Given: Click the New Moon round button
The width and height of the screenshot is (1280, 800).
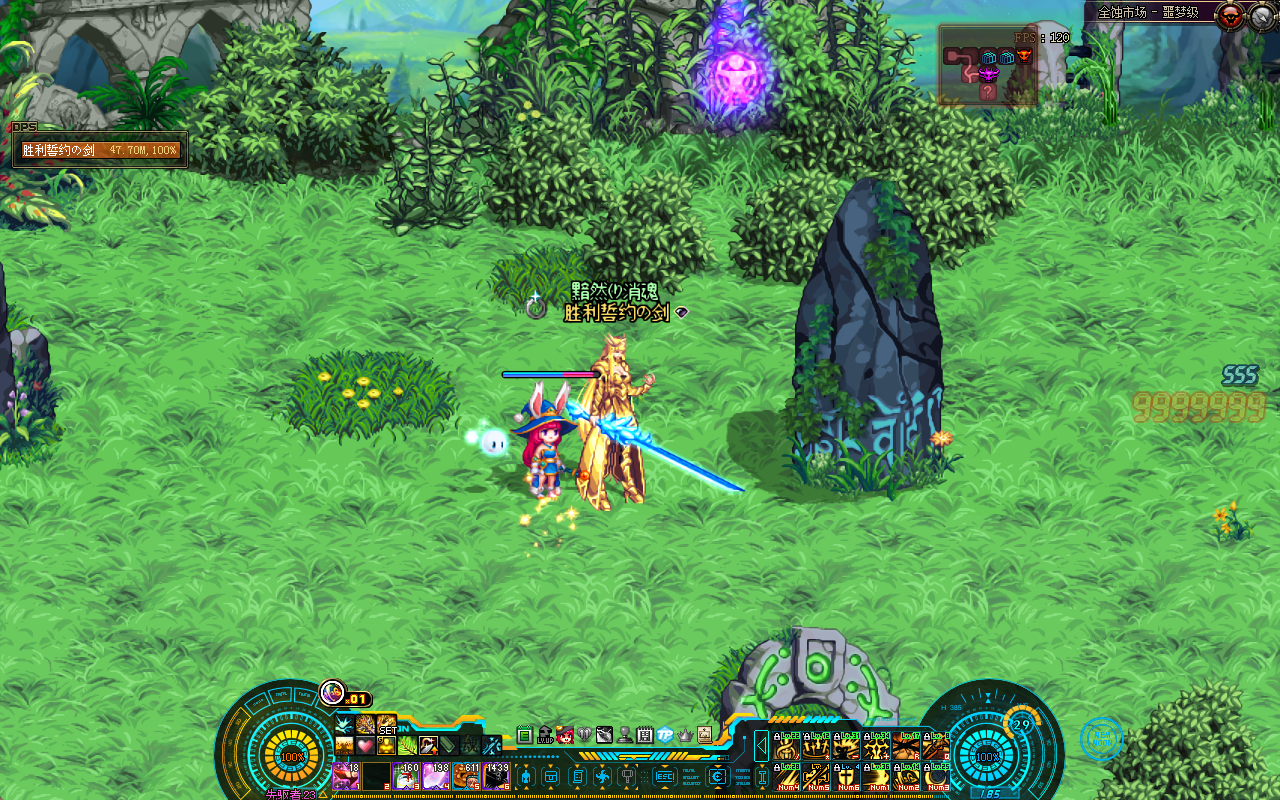Looking at the screenshot, I should pyautogui.click(x=1101, y=739).
